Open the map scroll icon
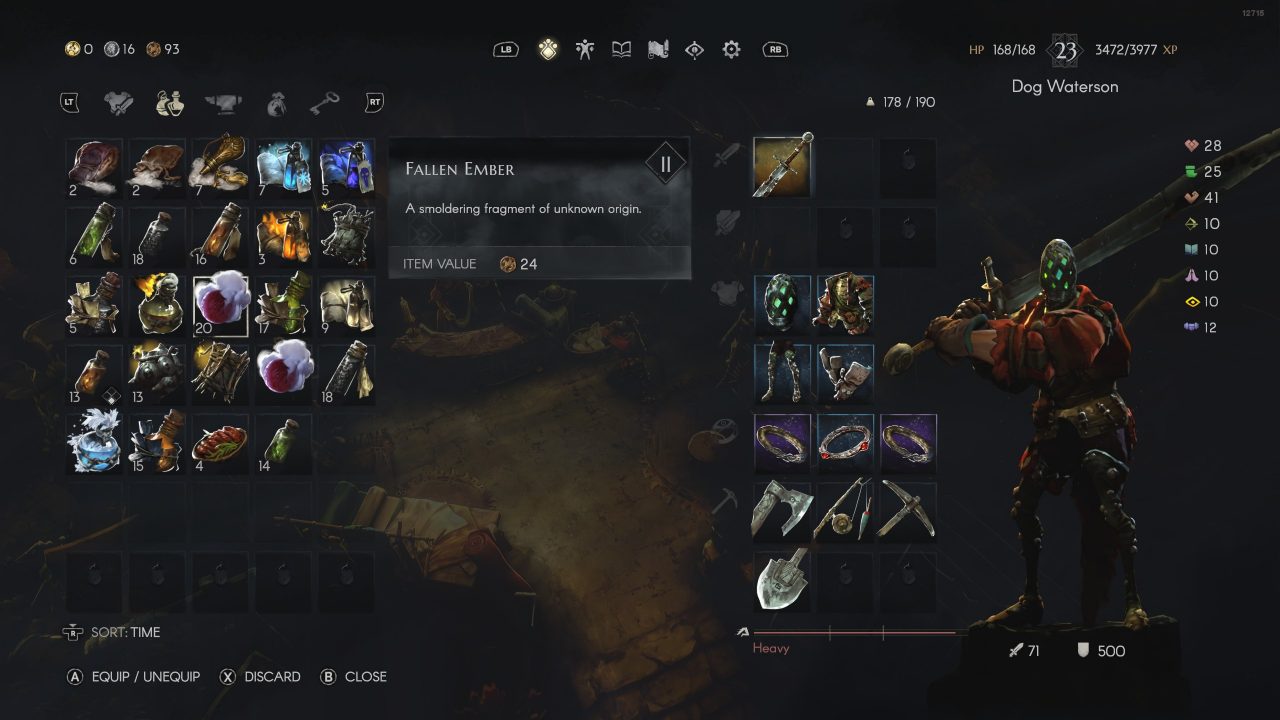Screen dimensions: 1280x720 [657, 49]
